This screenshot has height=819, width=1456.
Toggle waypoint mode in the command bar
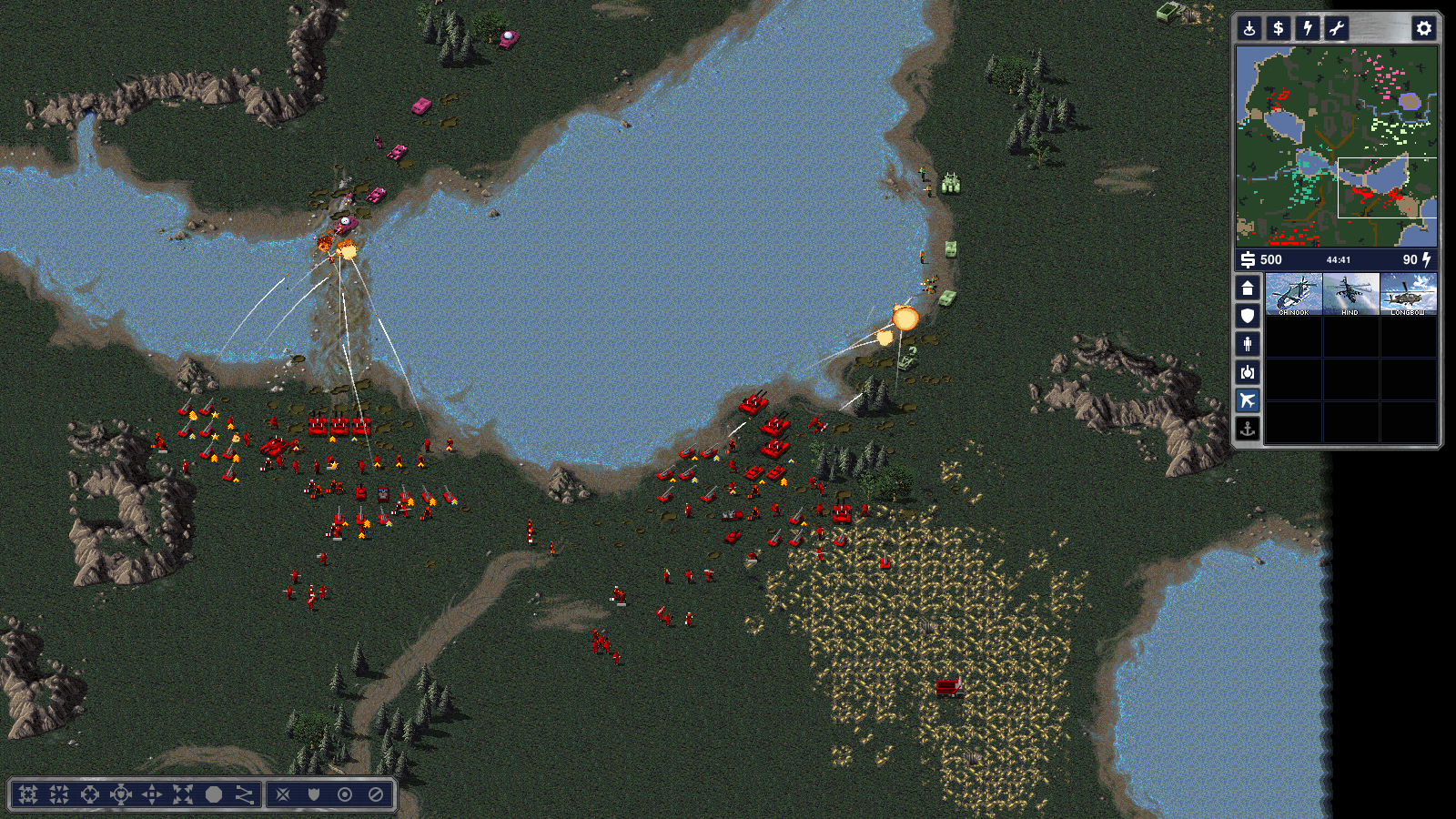pos(245,794)
